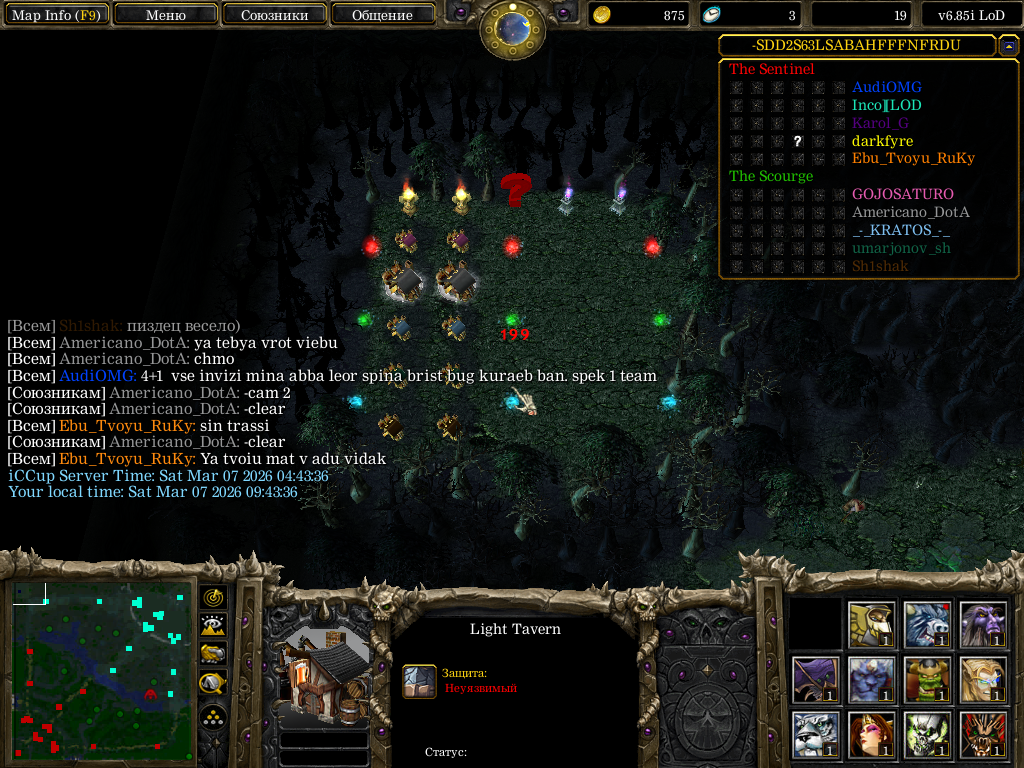Pick the white tiger hero portrait
This screenshot has height=768, width=1024.
pos(816,735)
